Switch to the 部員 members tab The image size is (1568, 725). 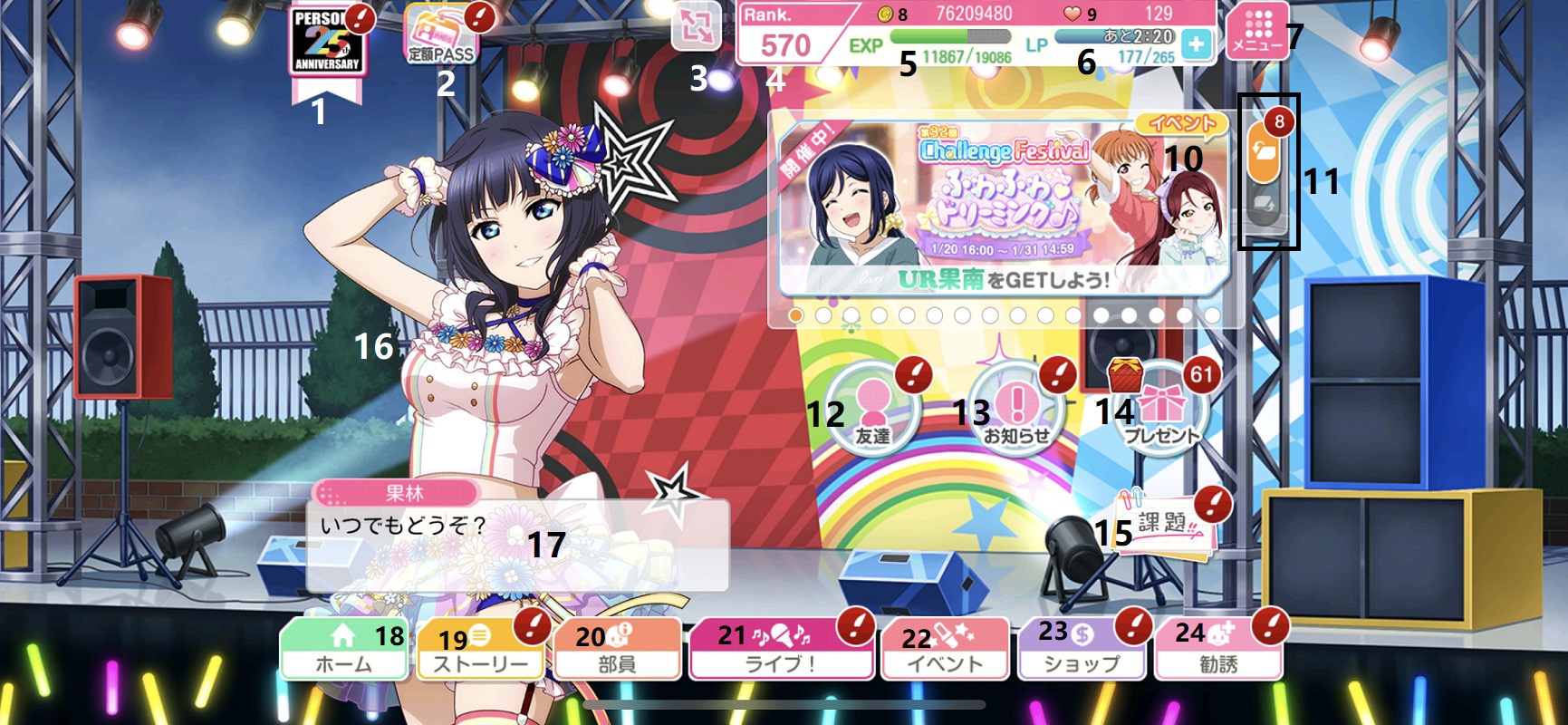click(x=617, y=649)
